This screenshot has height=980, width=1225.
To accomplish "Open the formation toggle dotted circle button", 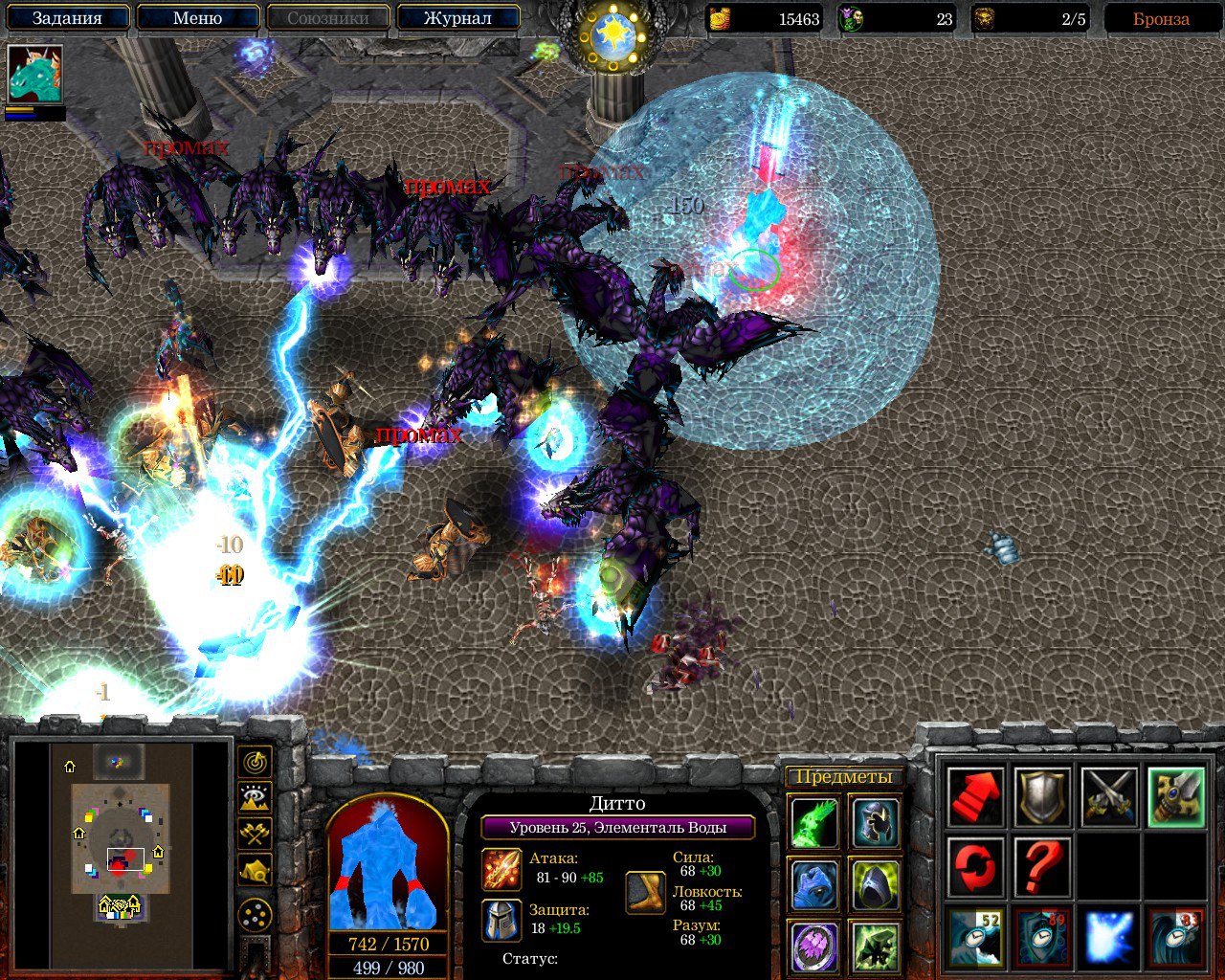I will click(255, 916).
